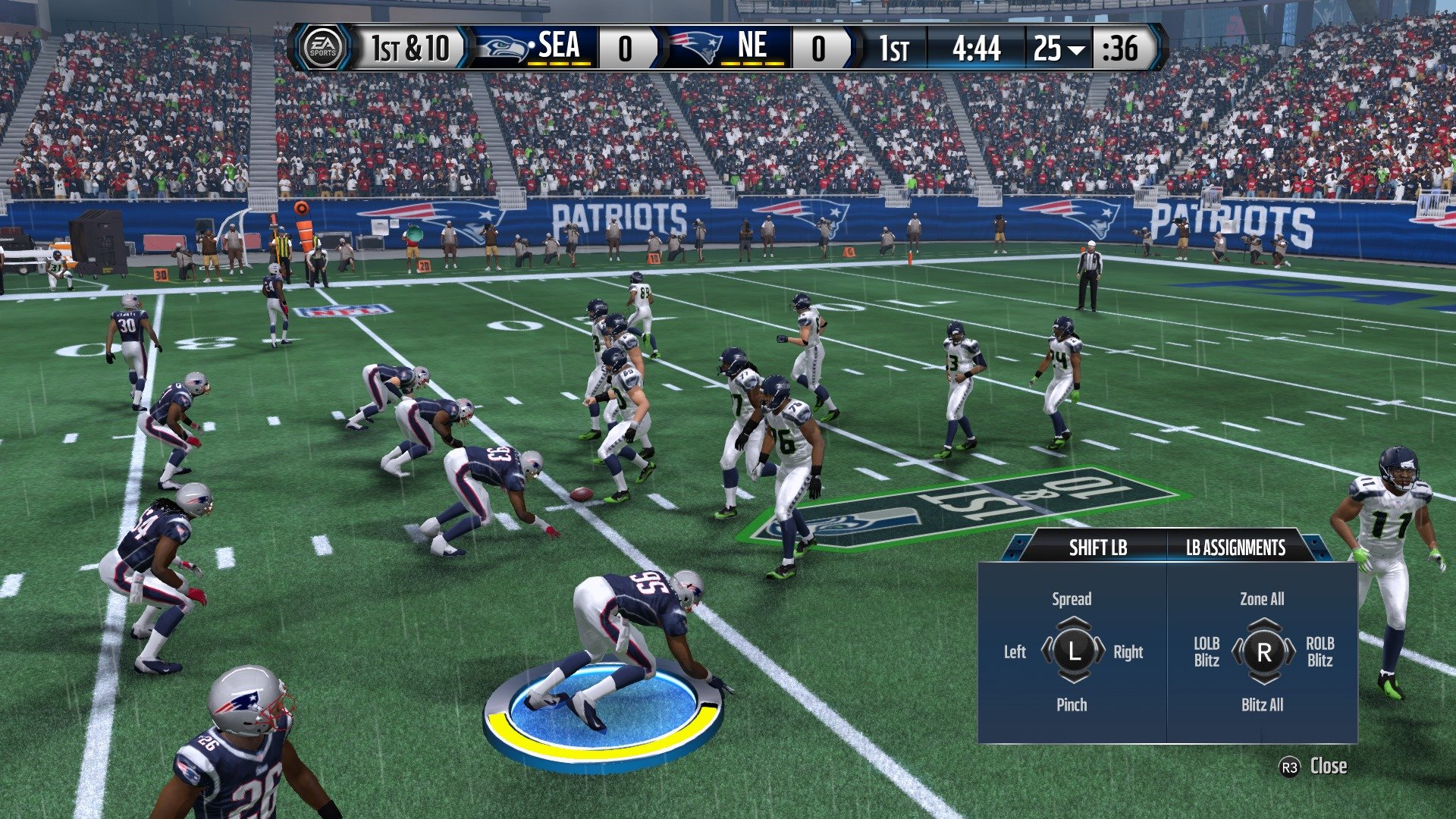Select the Seahawks team logo

pyautogui.click(x=501, y=49)
